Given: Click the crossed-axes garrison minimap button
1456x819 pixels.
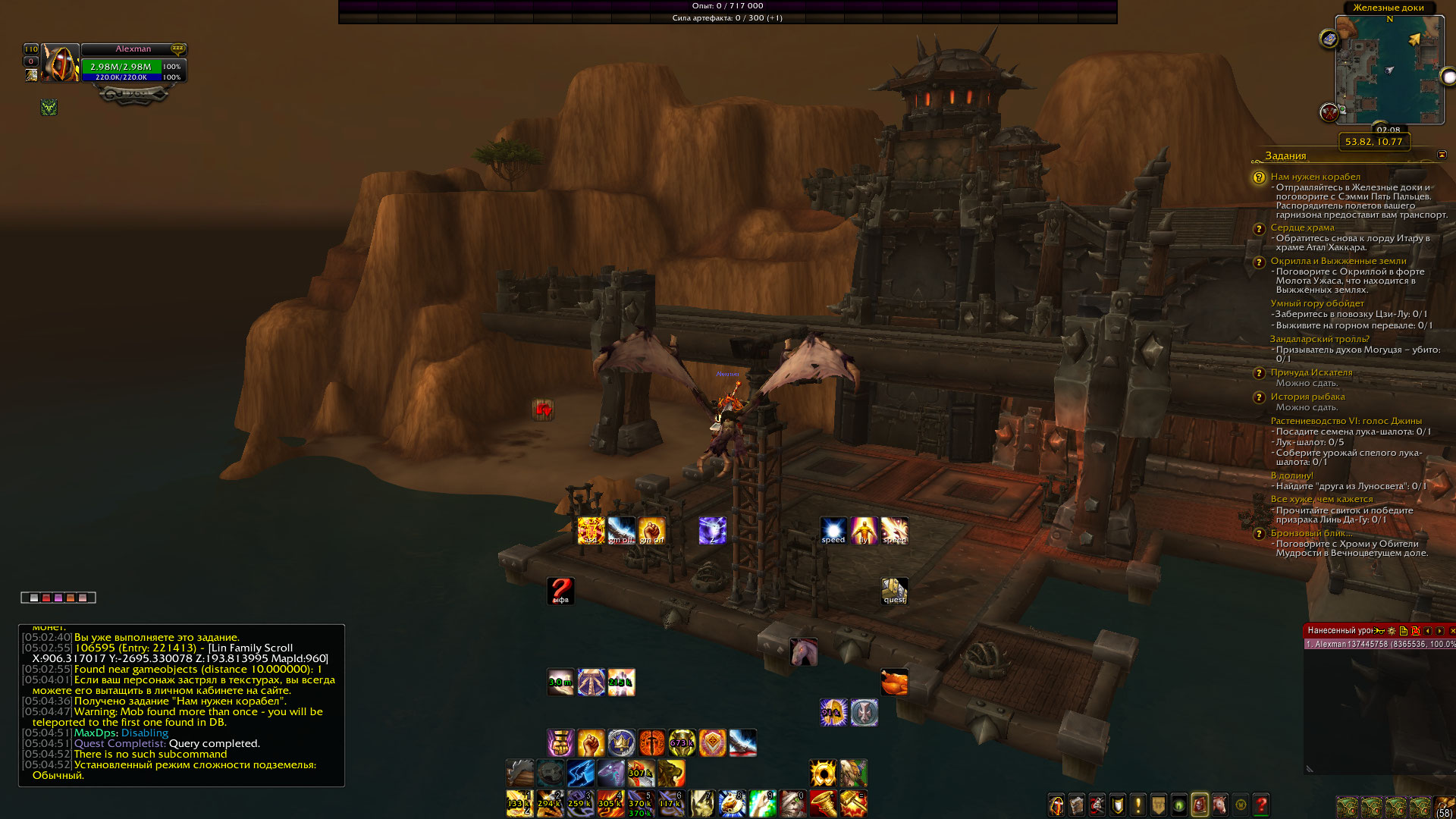Looking at the screenshot, I should click(1329, 113).
